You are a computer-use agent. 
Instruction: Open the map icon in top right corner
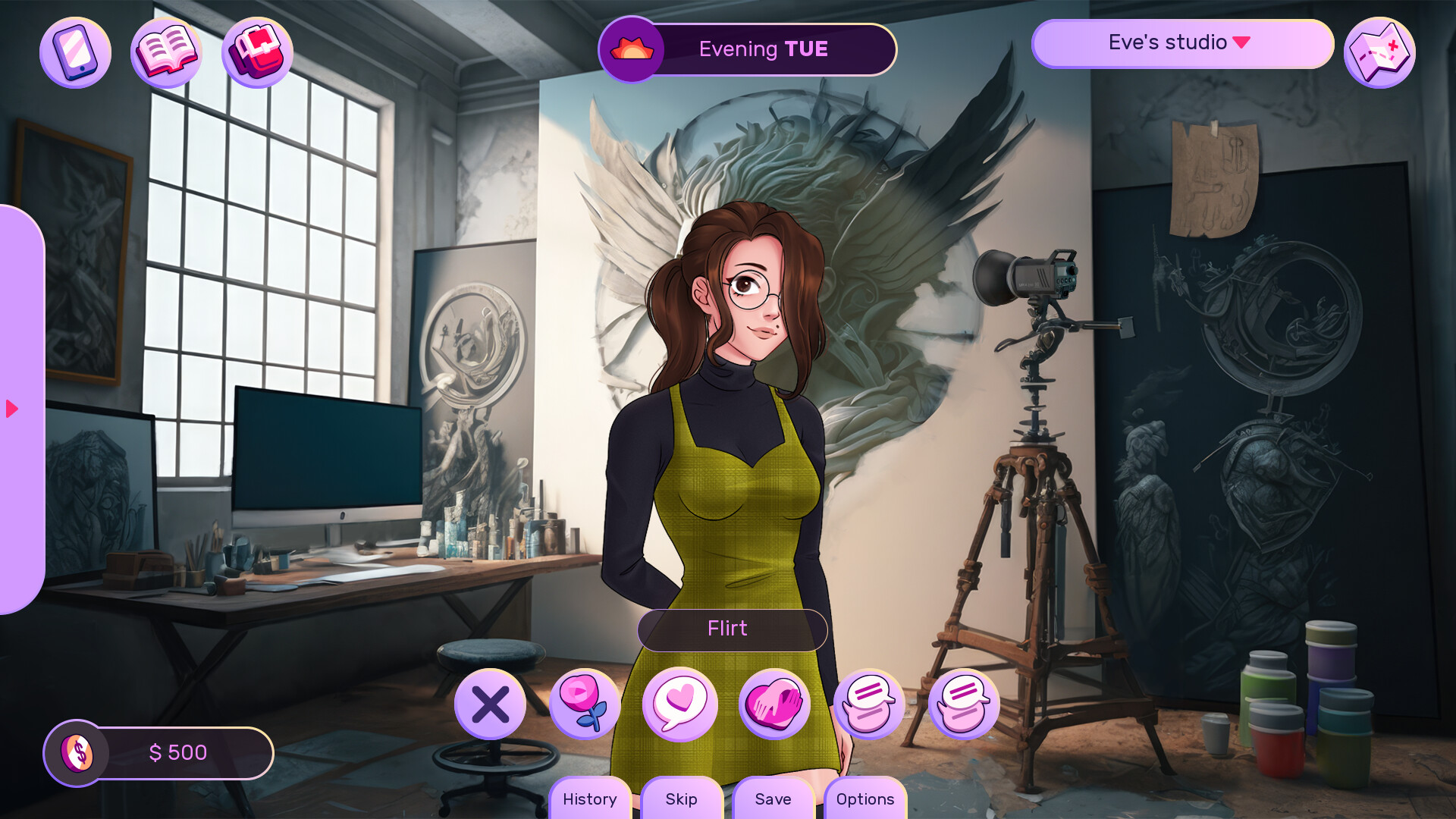tap(1379, 52)
